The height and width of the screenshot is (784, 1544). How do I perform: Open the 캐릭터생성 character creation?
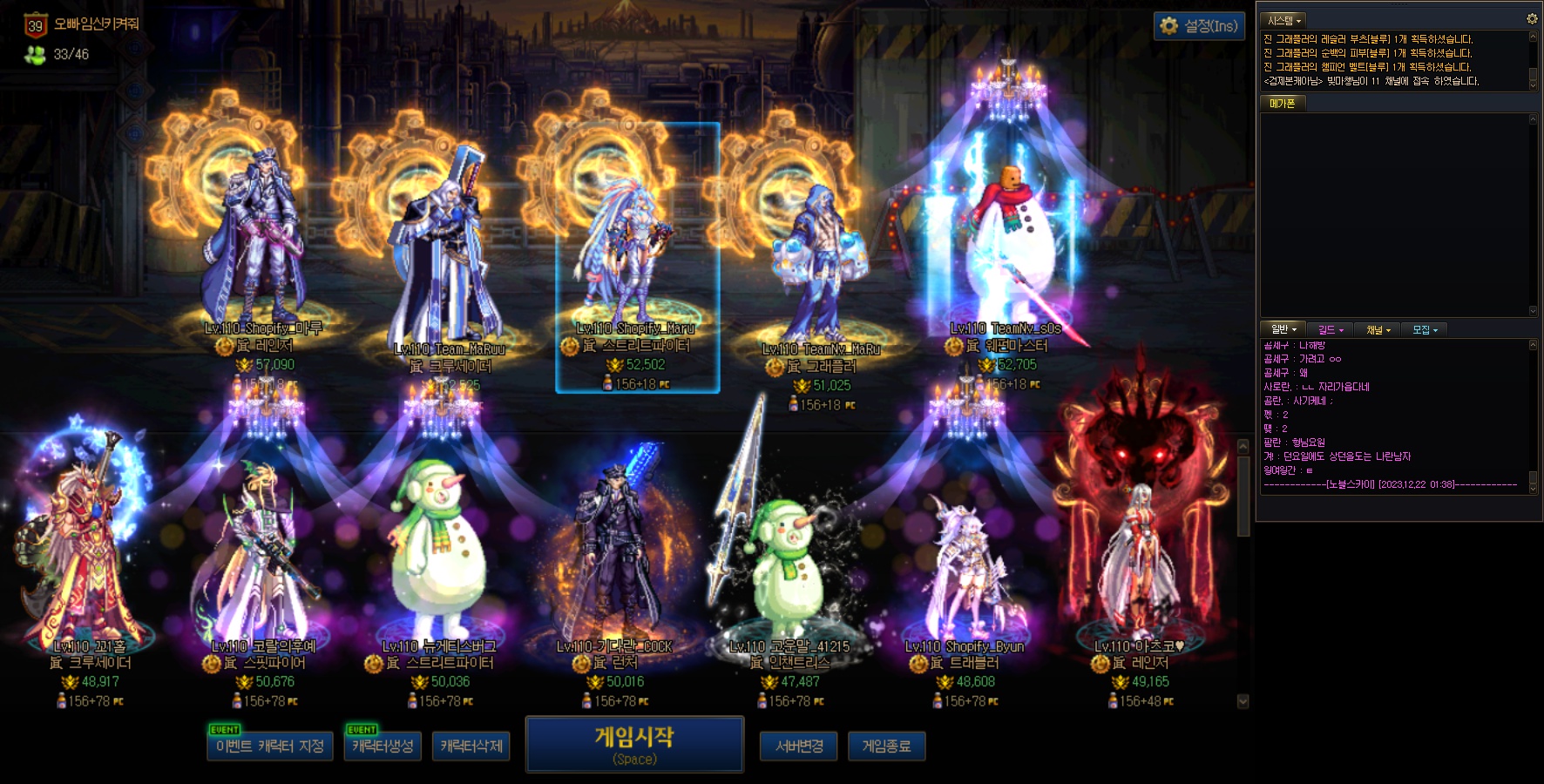tap(383, 747)
